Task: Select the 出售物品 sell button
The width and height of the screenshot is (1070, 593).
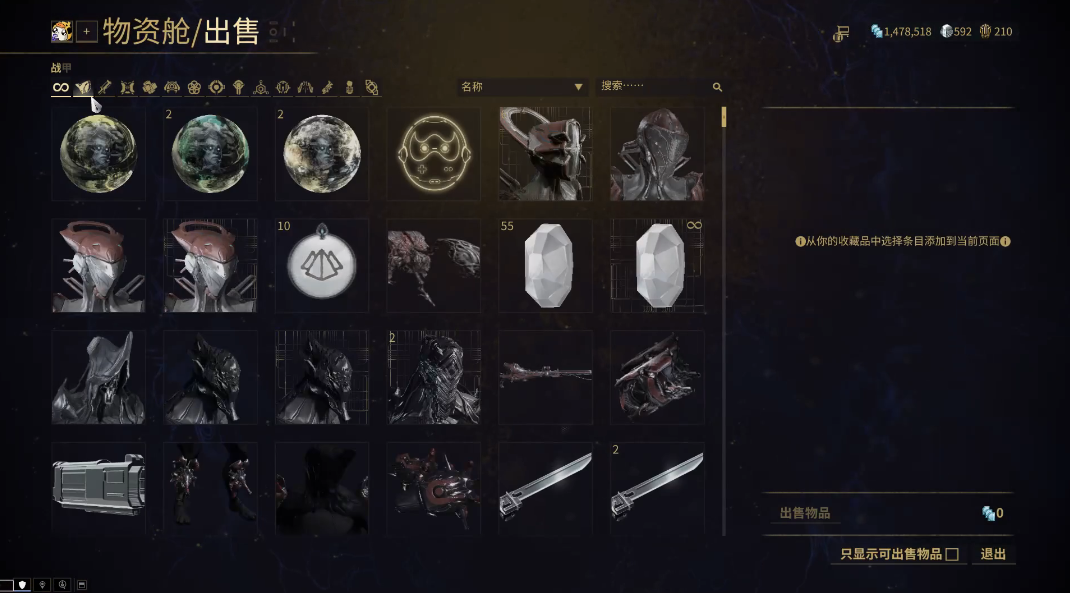Action: (805, 514)
